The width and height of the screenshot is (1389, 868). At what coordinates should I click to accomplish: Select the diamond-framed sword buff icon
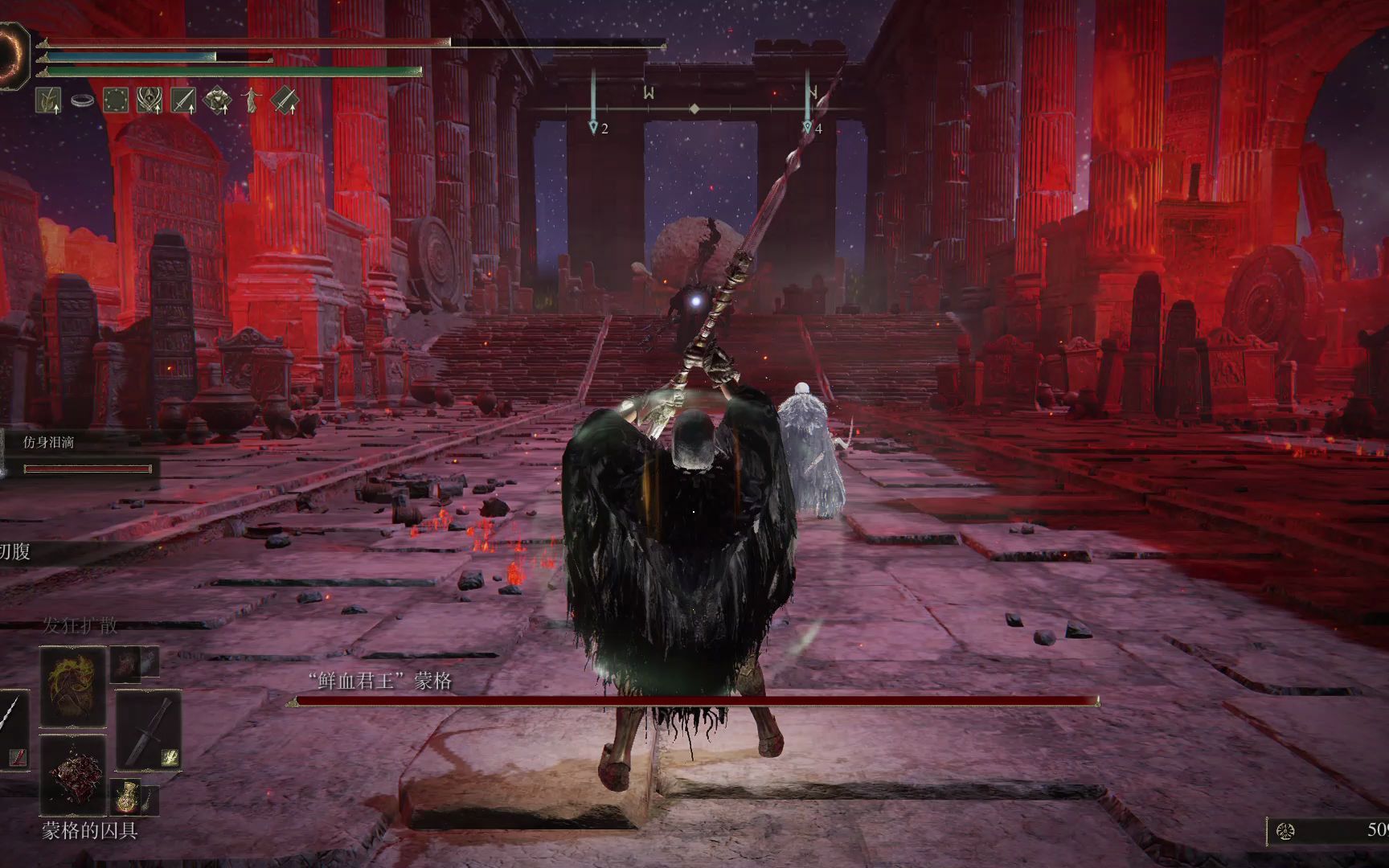(x=285, y=100)
